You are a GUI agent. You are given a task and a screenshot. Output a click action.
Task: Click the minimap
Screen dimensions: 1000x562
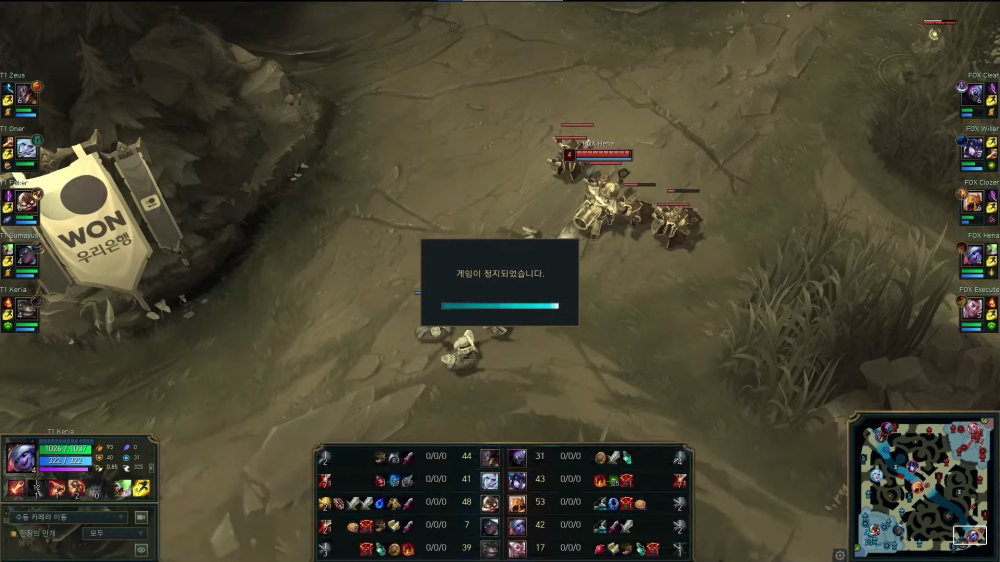920,485
